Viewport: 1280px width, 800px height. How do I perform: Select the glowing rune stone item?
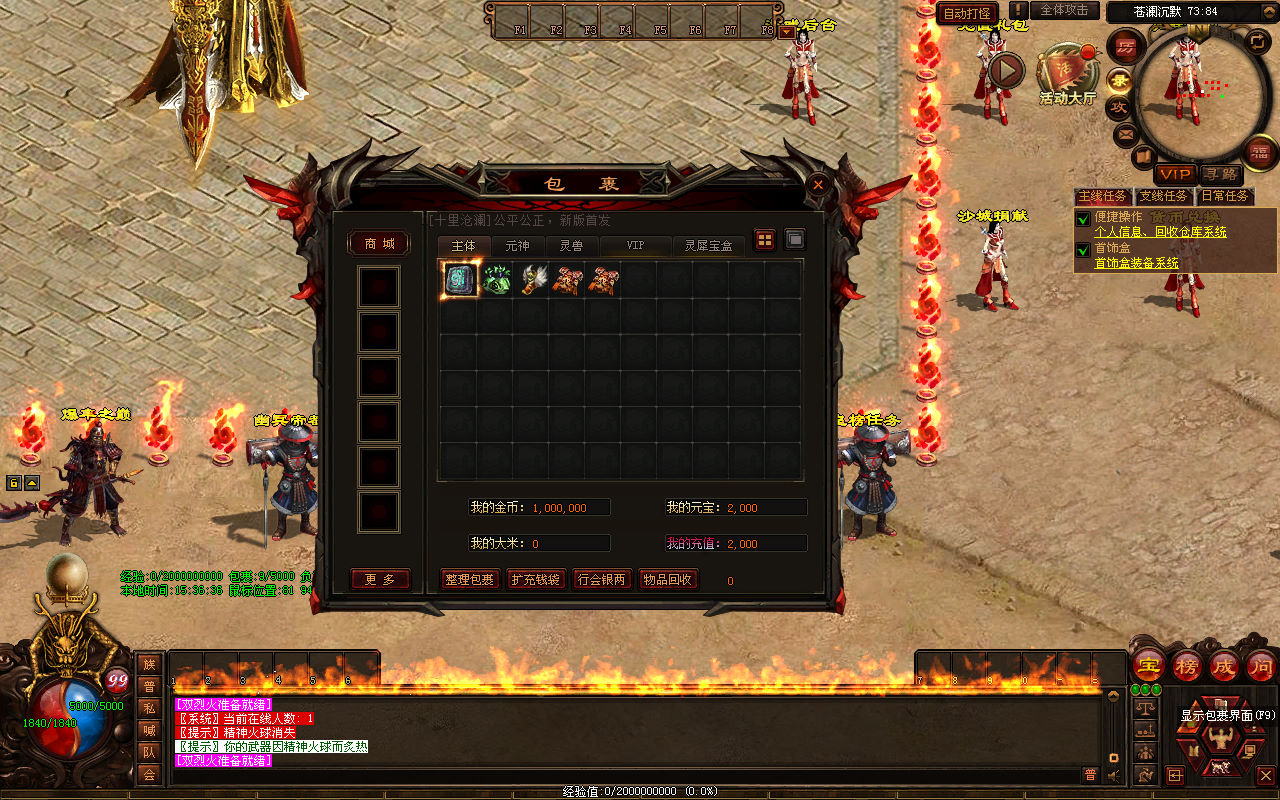(x=461, y=280)
